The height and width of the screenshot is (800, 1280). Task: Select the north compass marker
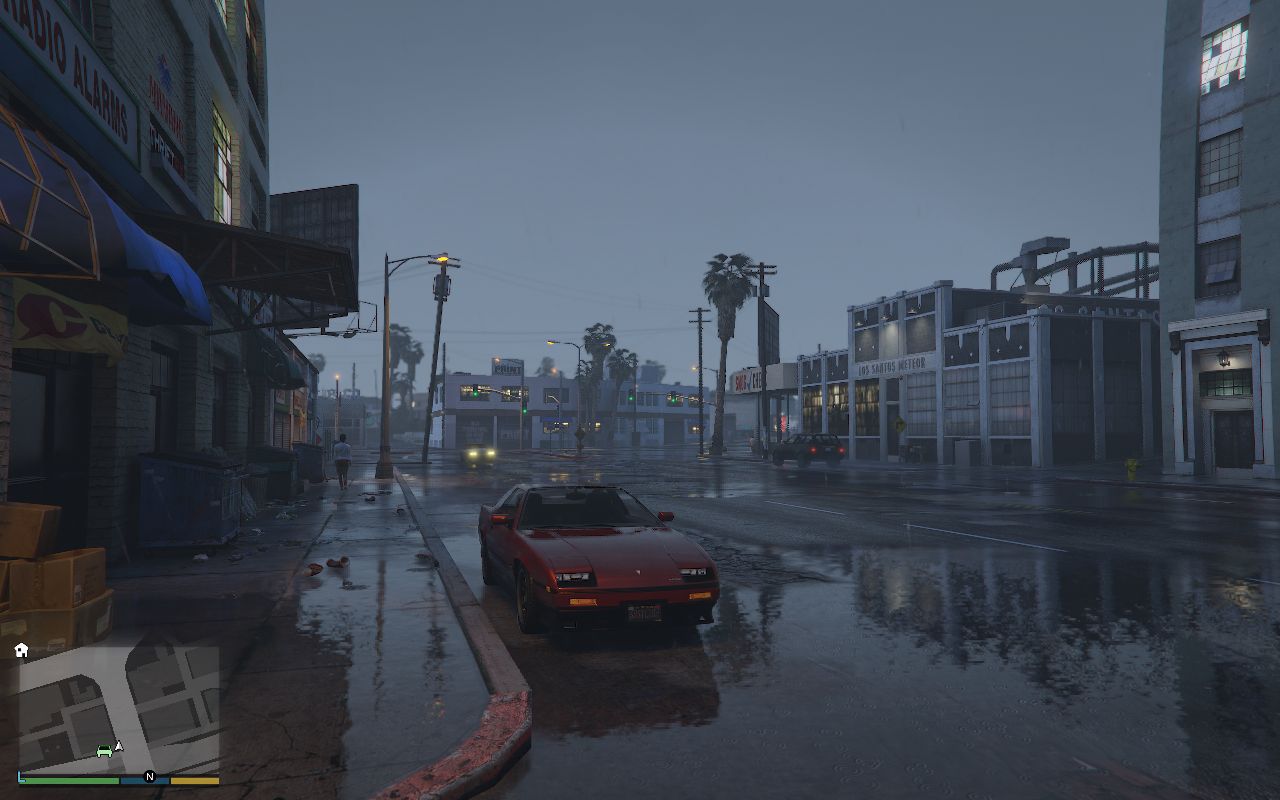pyautogui.click(x=150, y=776)
